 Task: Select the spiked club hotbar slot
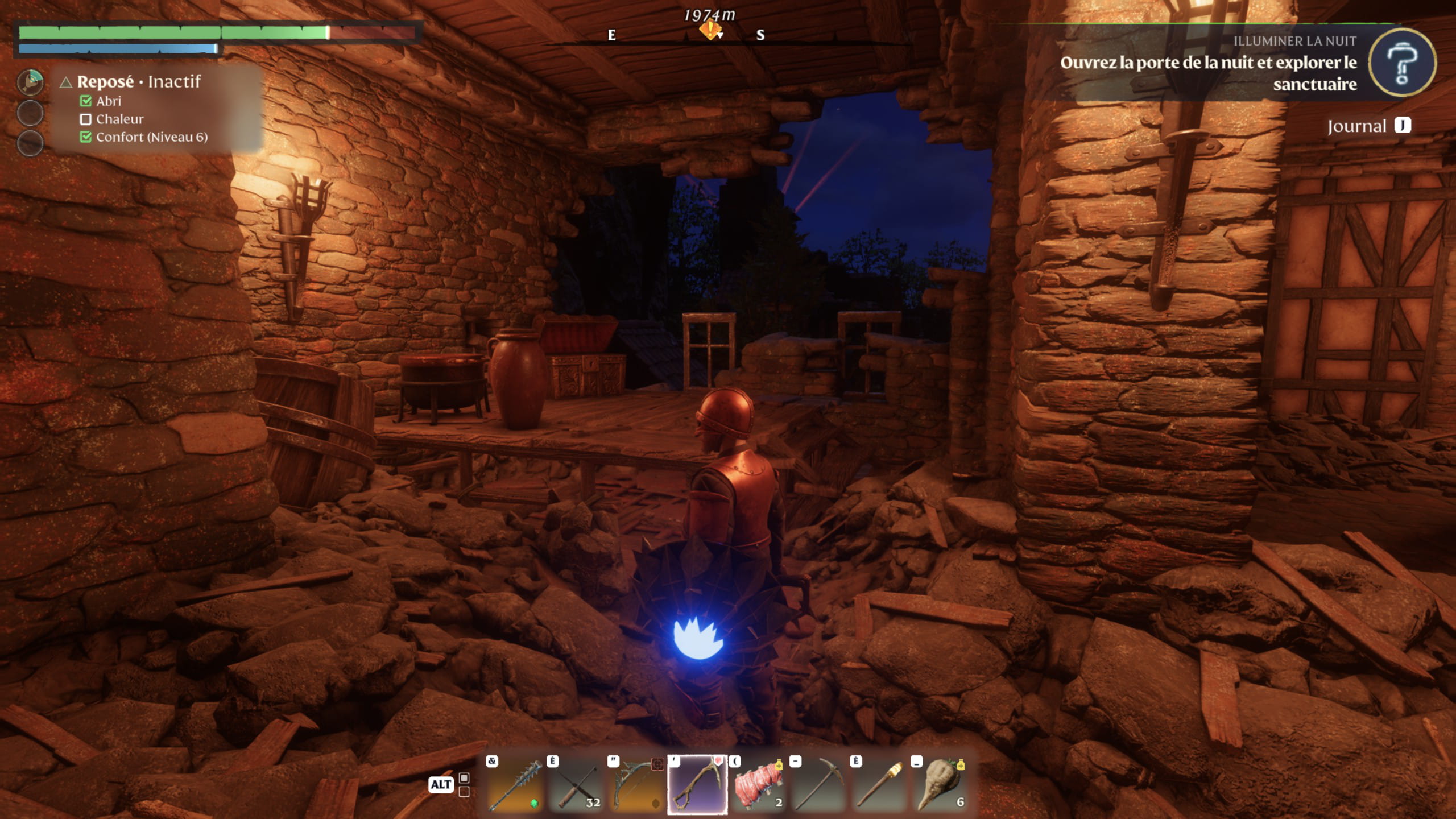pyautogui.click(x=515, y=785)
